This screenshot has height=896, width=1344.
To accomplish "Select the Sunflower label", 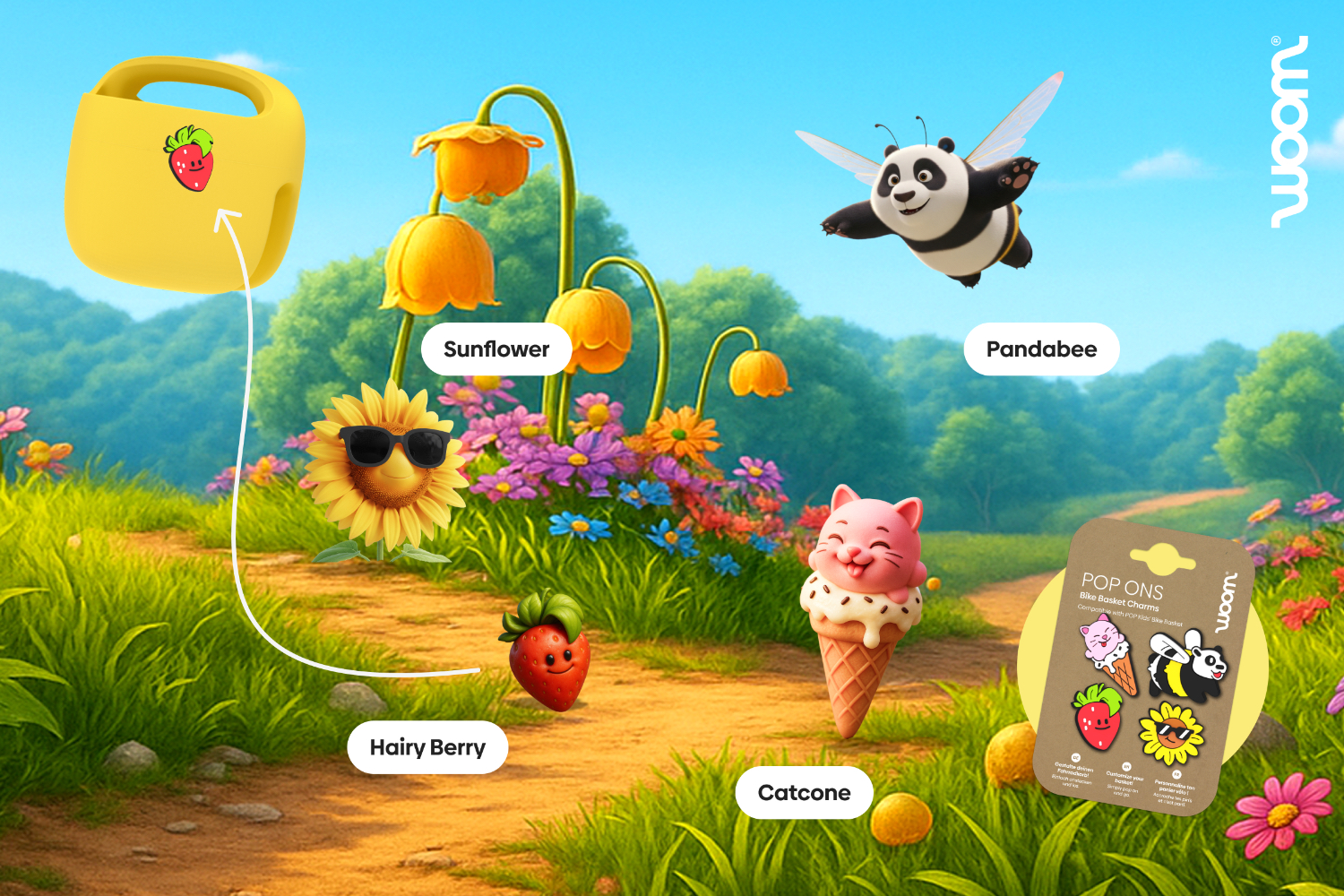I will point(496,349).
